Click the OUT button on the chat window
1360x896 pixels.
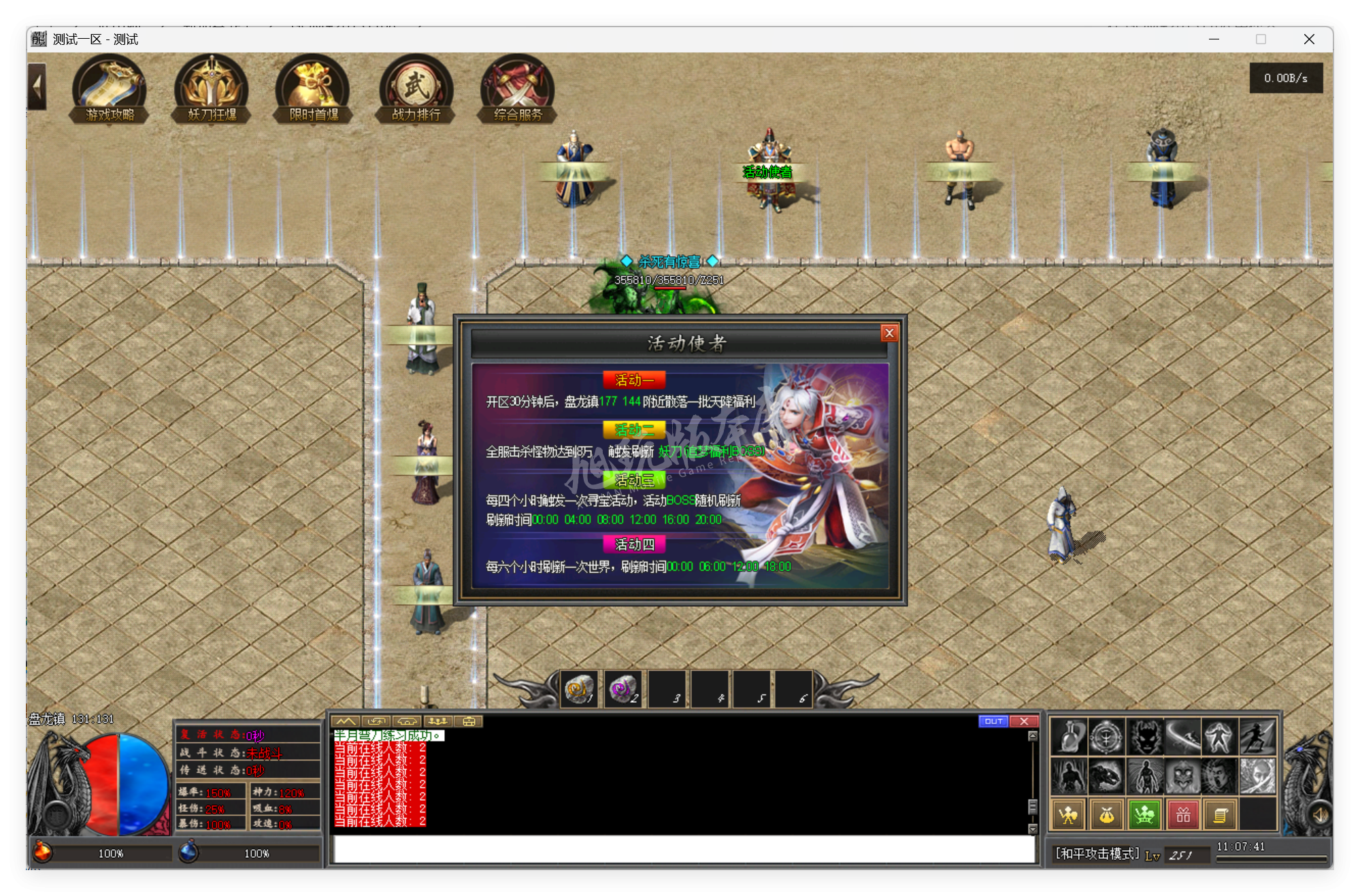(x=993, y=721)
